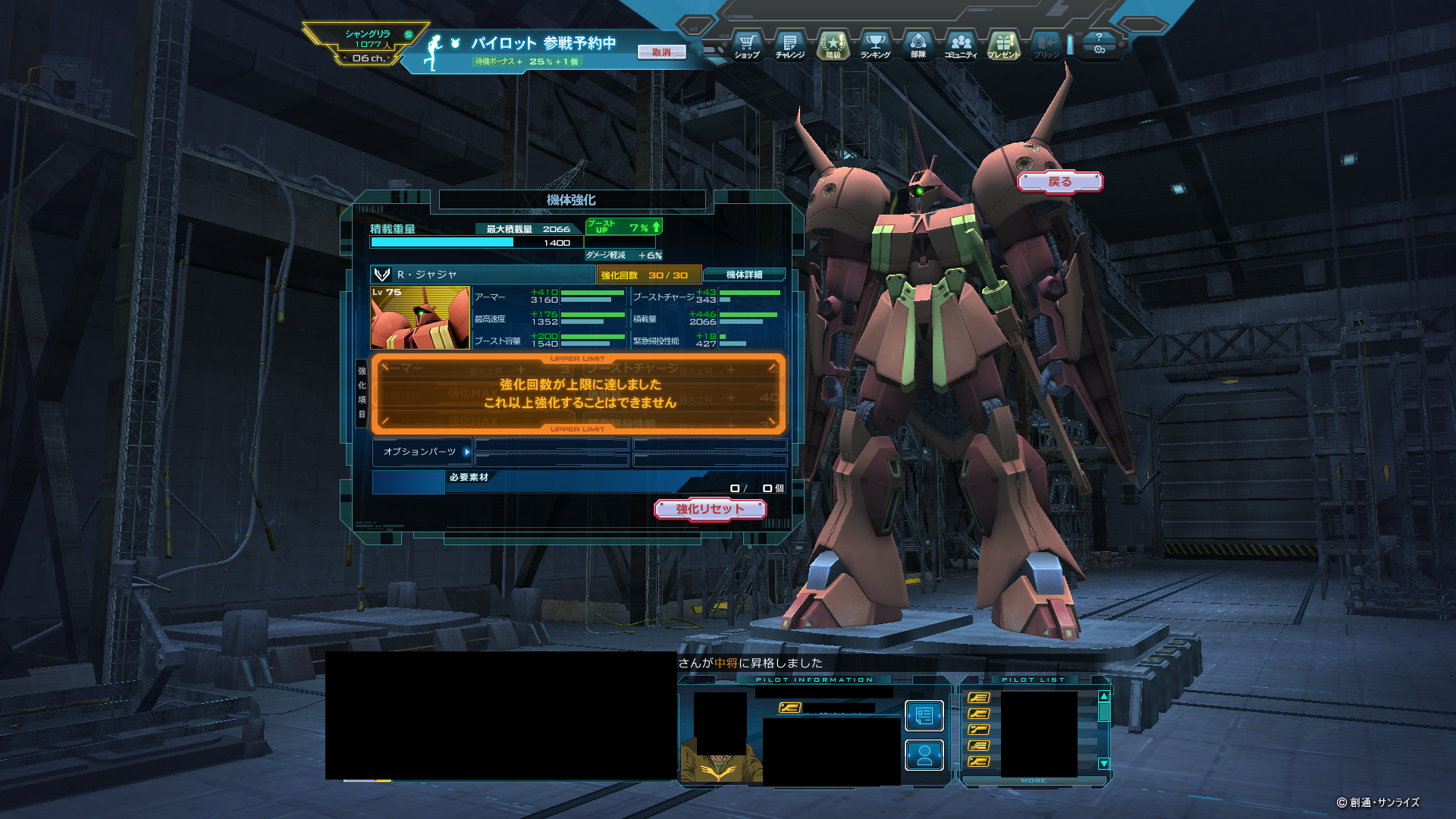Open the pilot document card icon
The width and height of the screenshot is (1456, 819).
pyautogui.click(x=924, y=715)
